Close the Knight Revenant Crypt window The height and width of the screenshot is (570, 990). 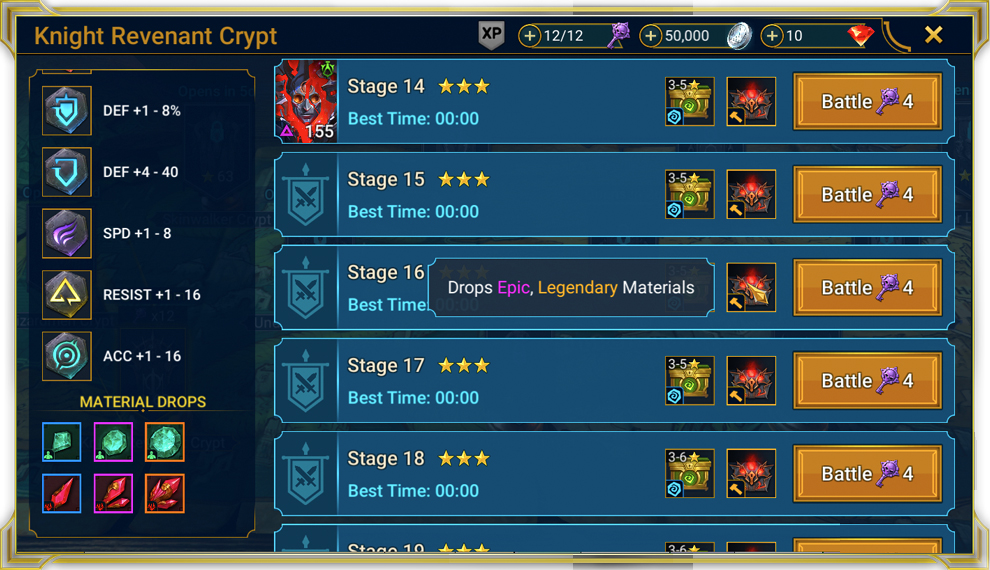click(x=933, y=35)
